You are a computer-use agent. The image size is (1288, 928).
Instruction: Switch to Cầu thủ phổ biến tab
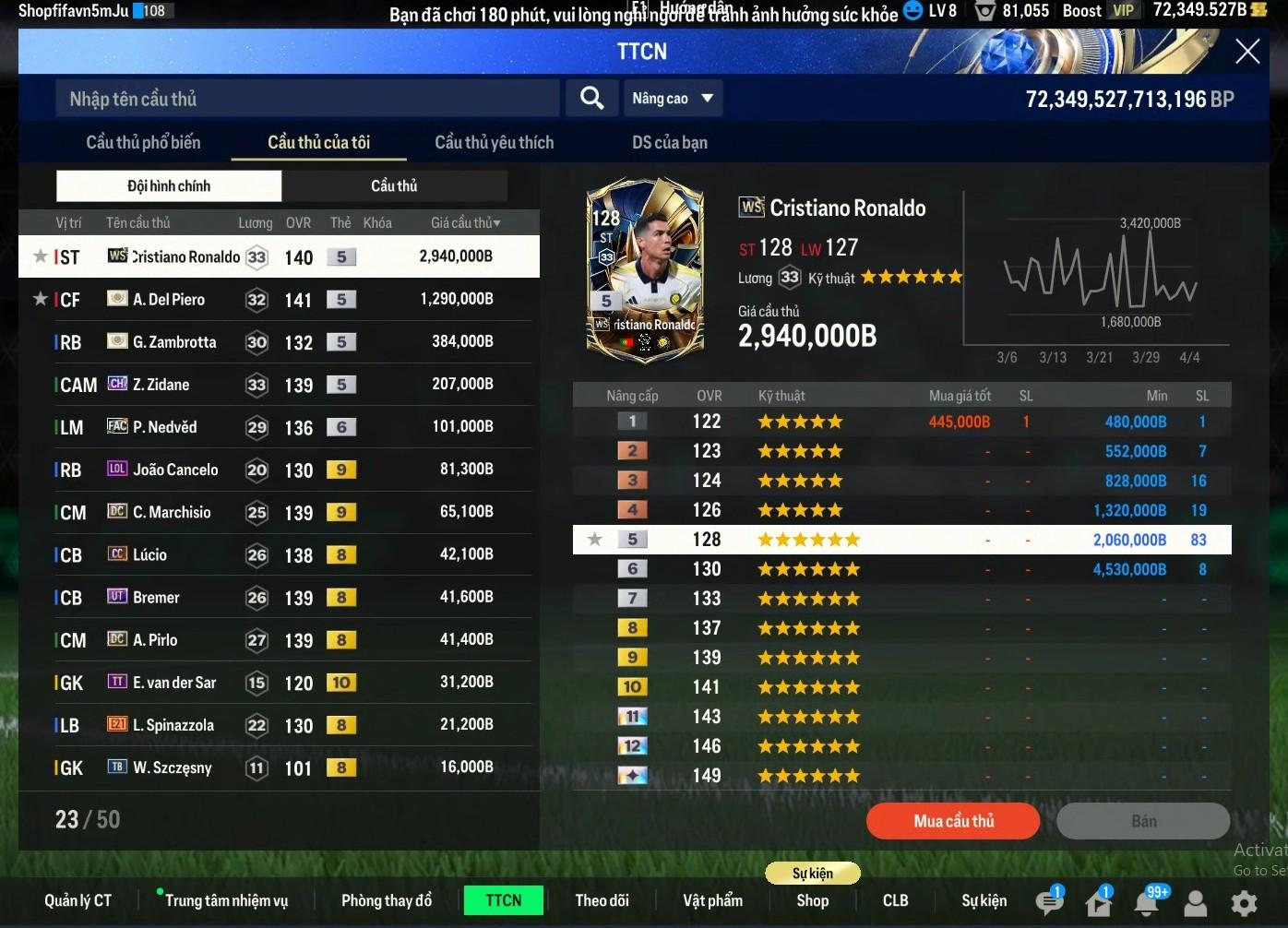[x=143, y=142]
